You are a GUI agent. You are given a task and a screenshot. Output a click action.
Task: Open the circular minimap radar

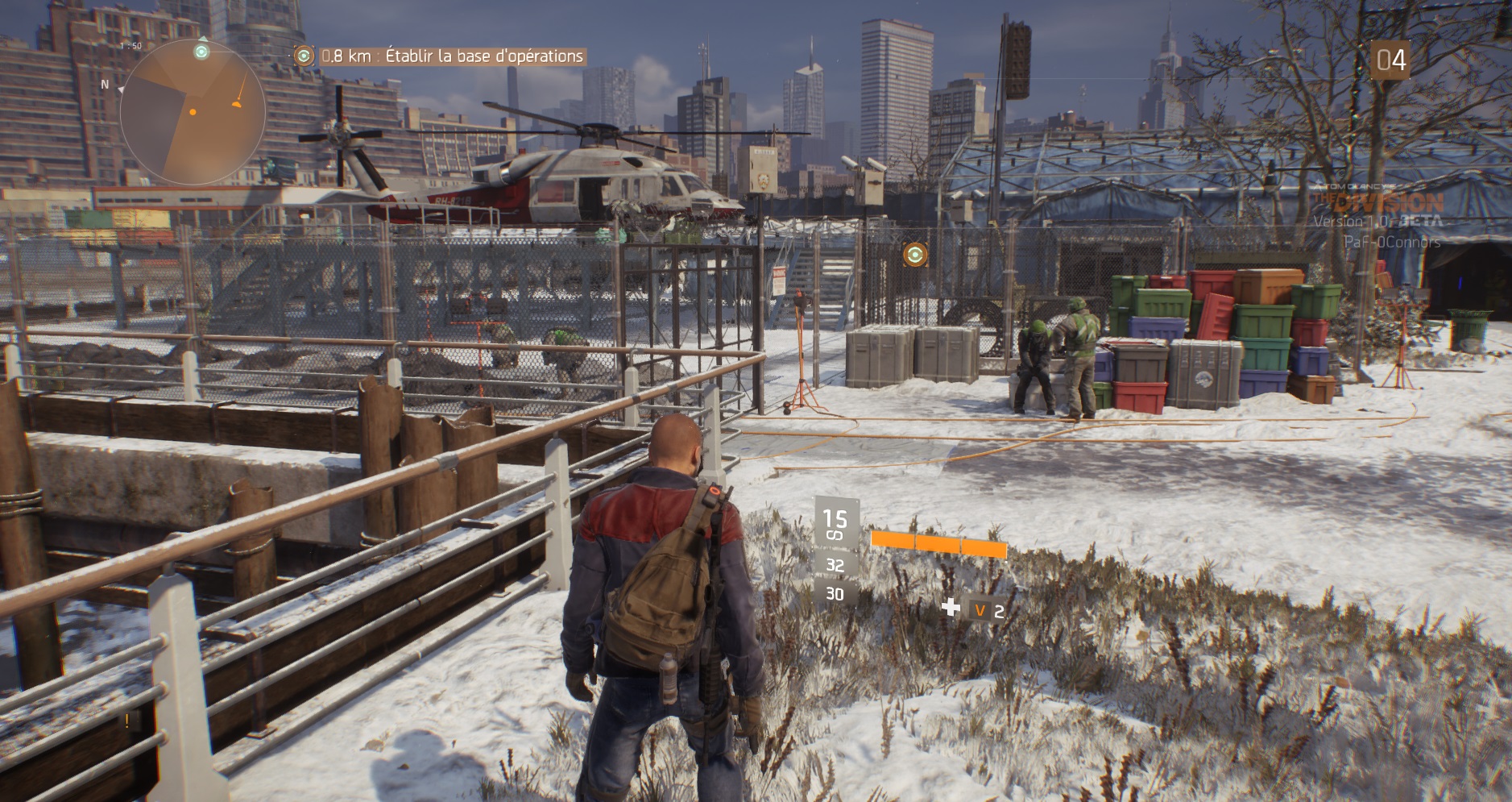(x=193, y=112)
